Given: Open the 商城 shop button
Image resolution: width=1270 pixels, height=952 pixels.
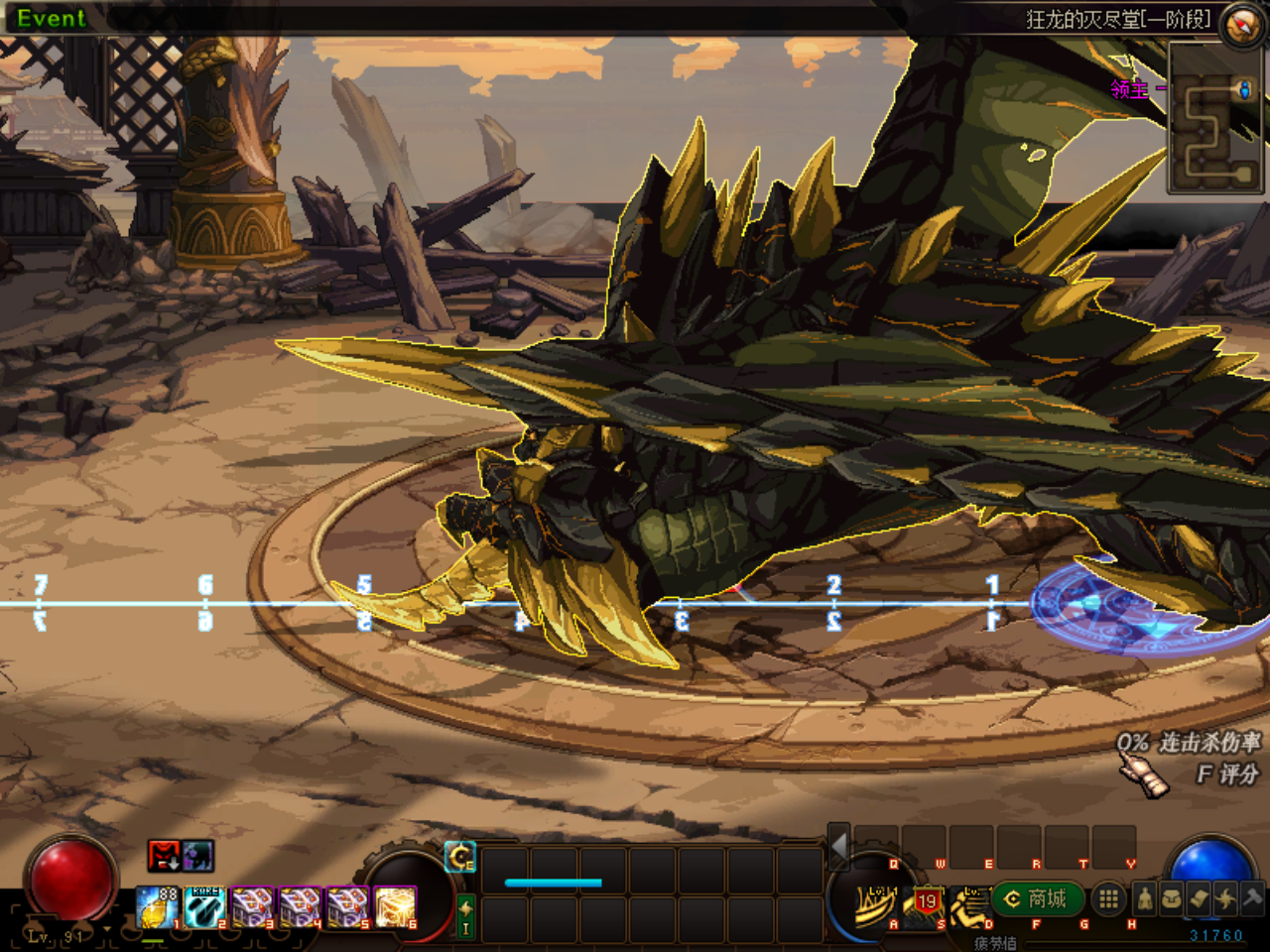Looking at the screenshot, I should click(1036, 899).
